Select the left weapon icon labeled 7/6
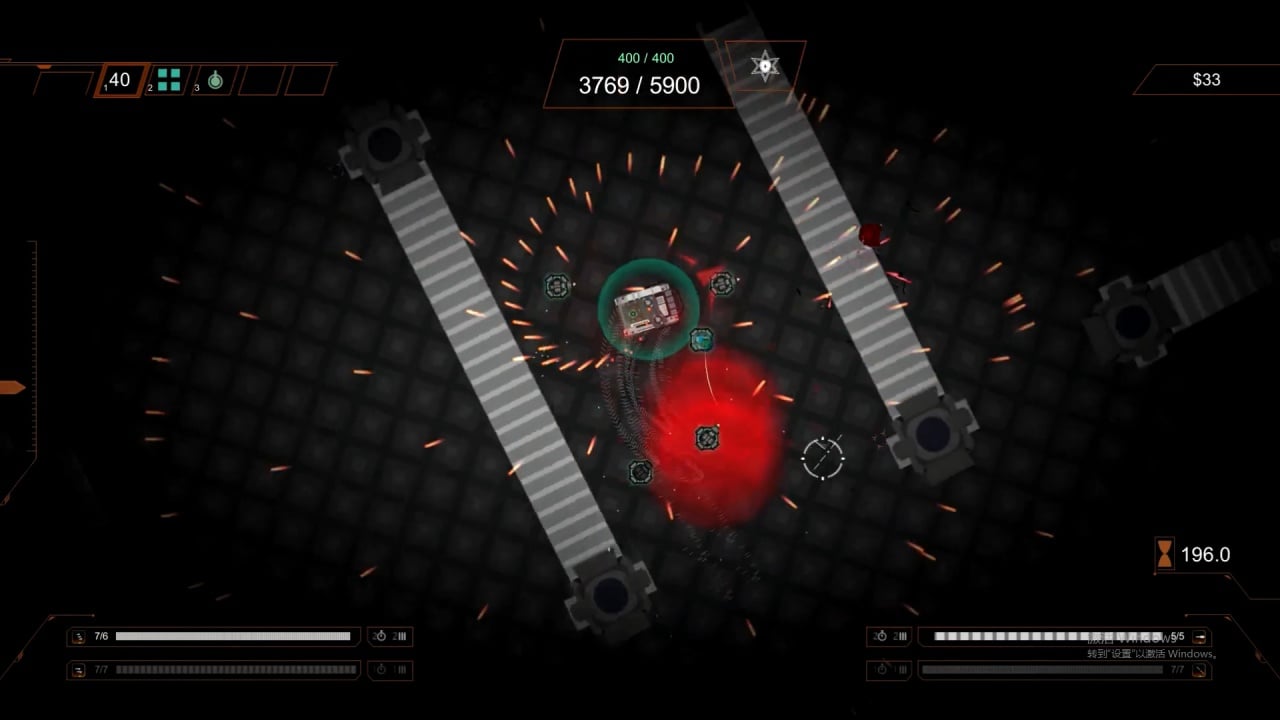1280x720 pixels. 78,637
